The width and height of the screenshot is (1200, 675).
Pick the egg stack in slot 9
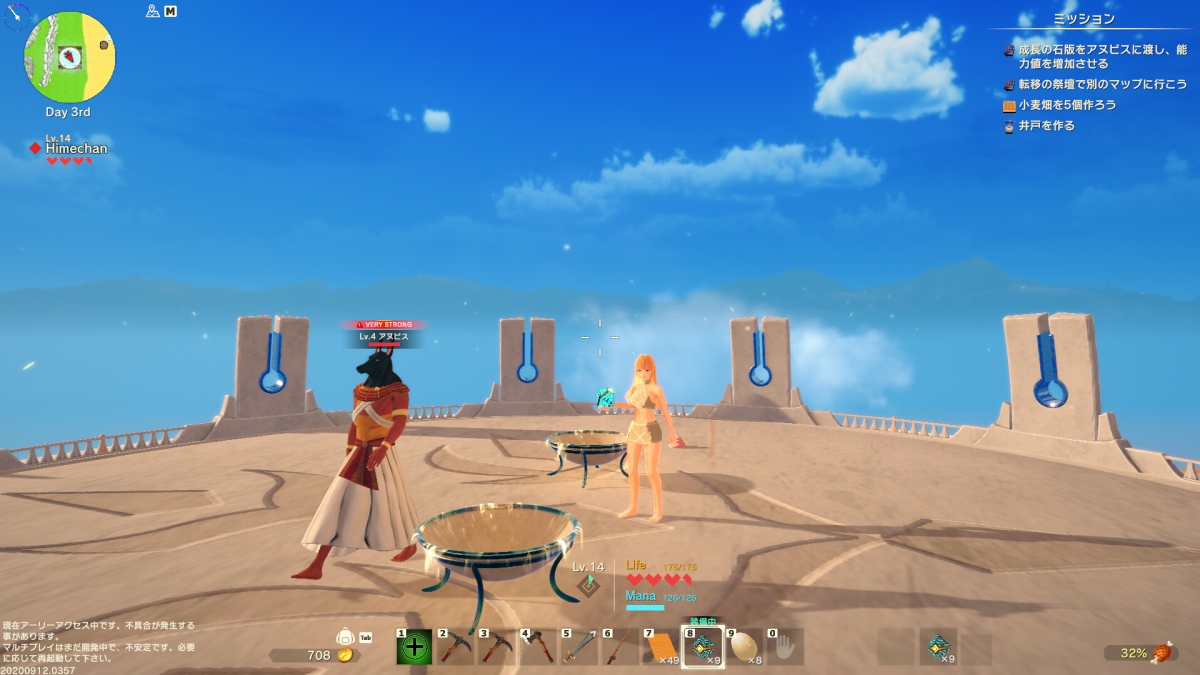pyautogui.click(x=744, y=647)
